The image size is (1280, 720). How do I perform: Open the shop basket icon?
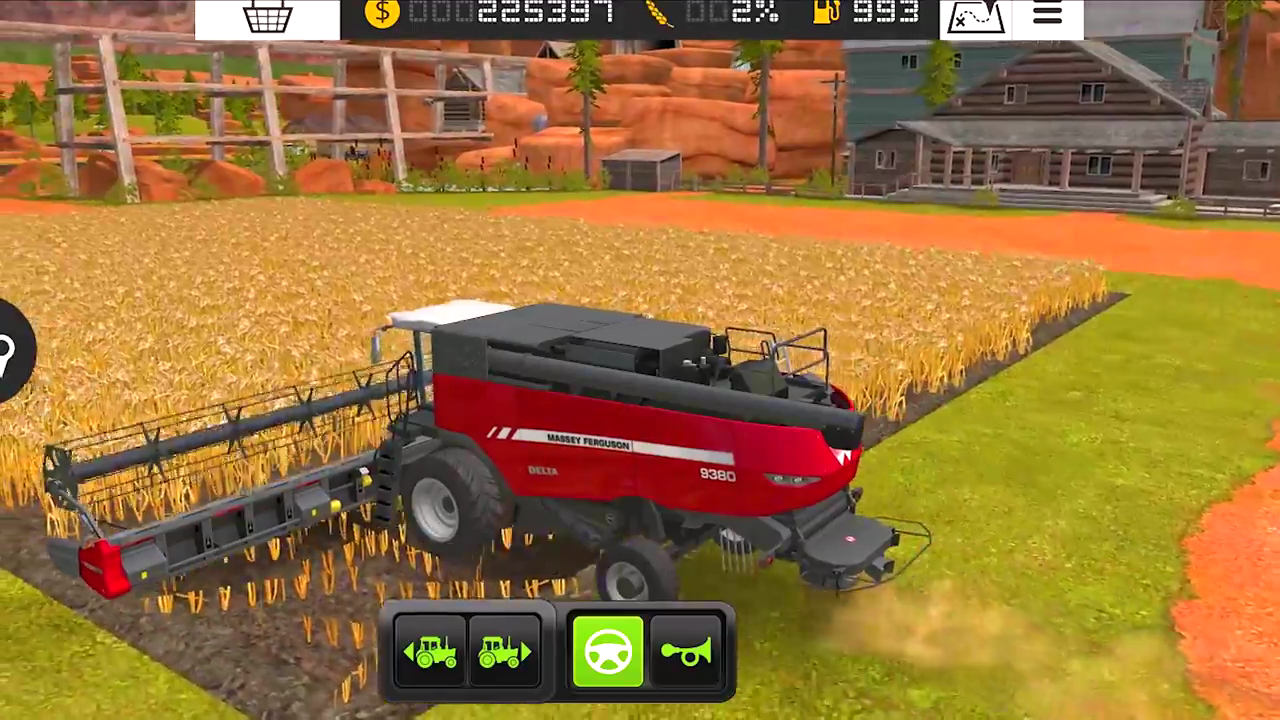click(267, 15)
